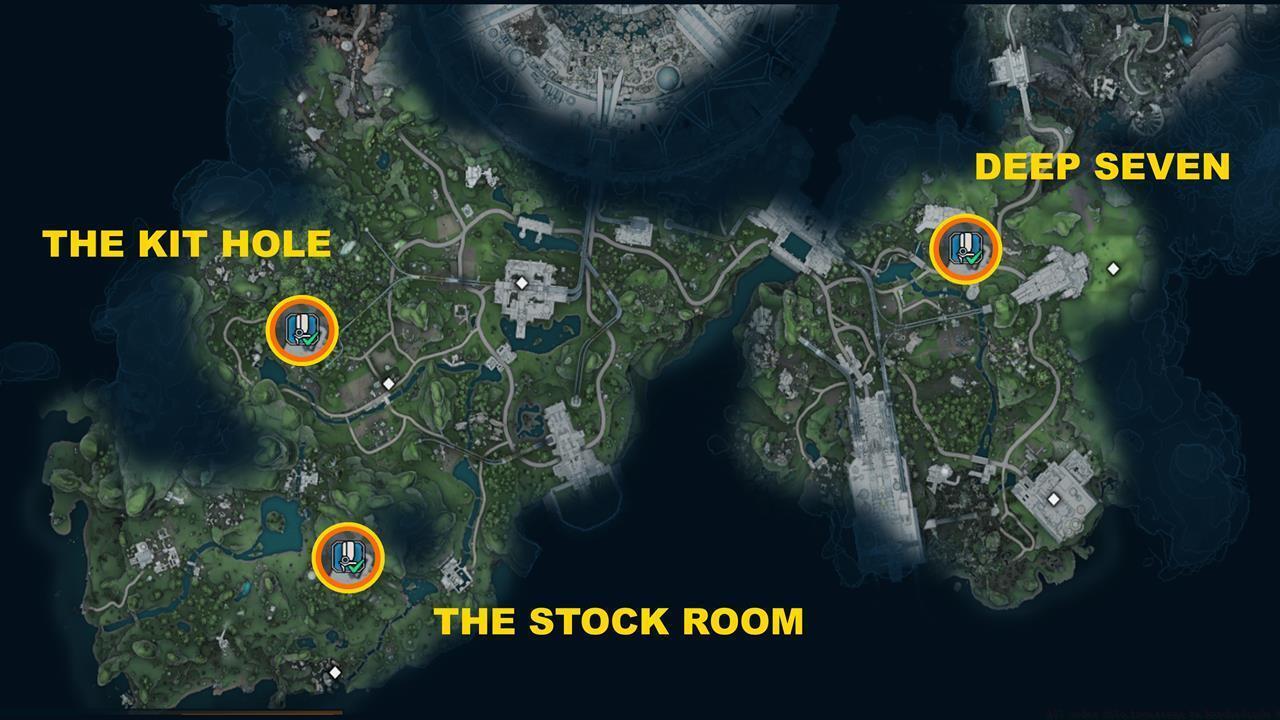Select THE KIT HOLE location label
1280x720 pixels.
pyautogui.click(x=188, y=242)
